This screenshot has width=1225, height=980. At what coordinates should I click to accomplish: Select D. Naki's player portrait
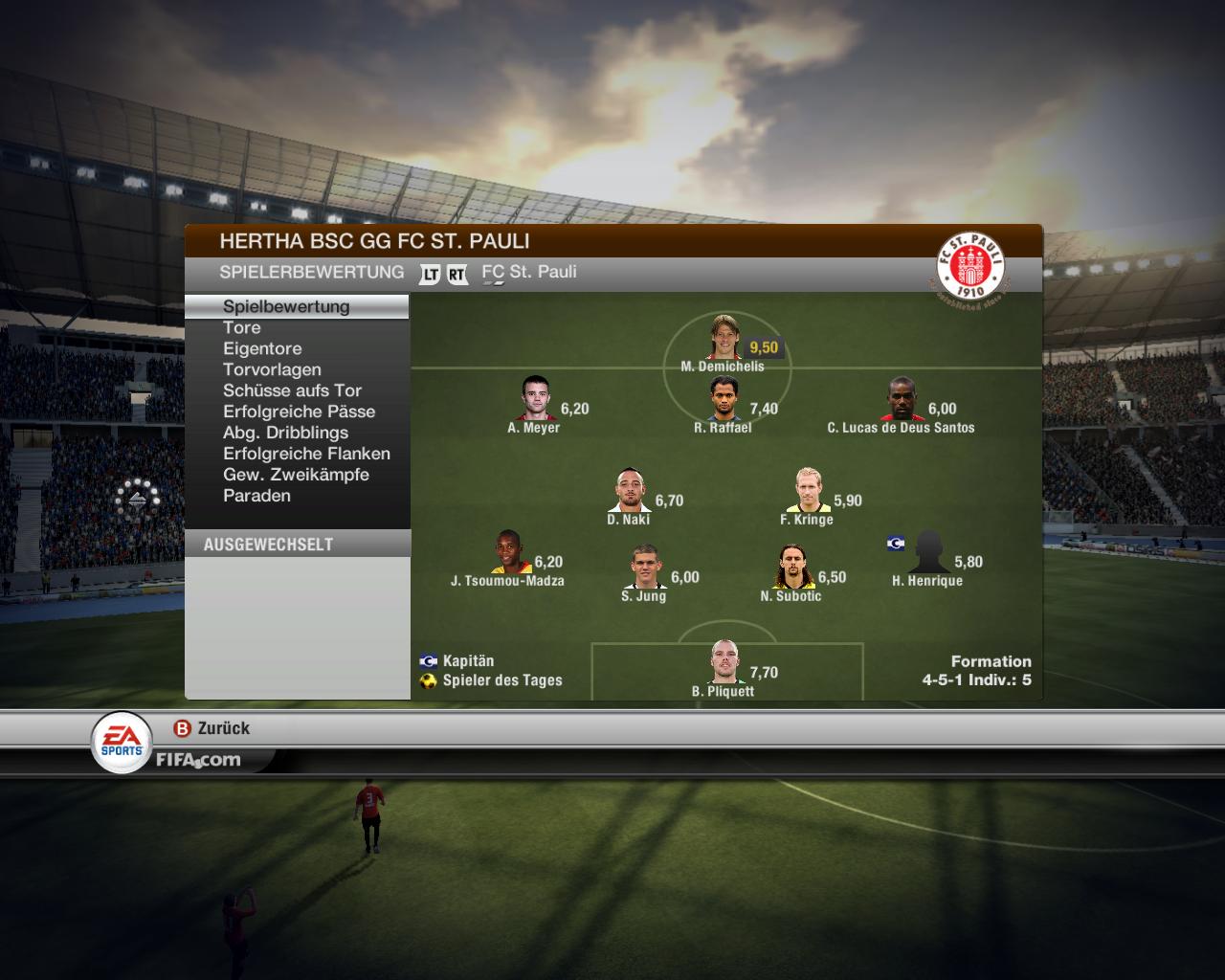pyautogui.click(x=631, y=491)
